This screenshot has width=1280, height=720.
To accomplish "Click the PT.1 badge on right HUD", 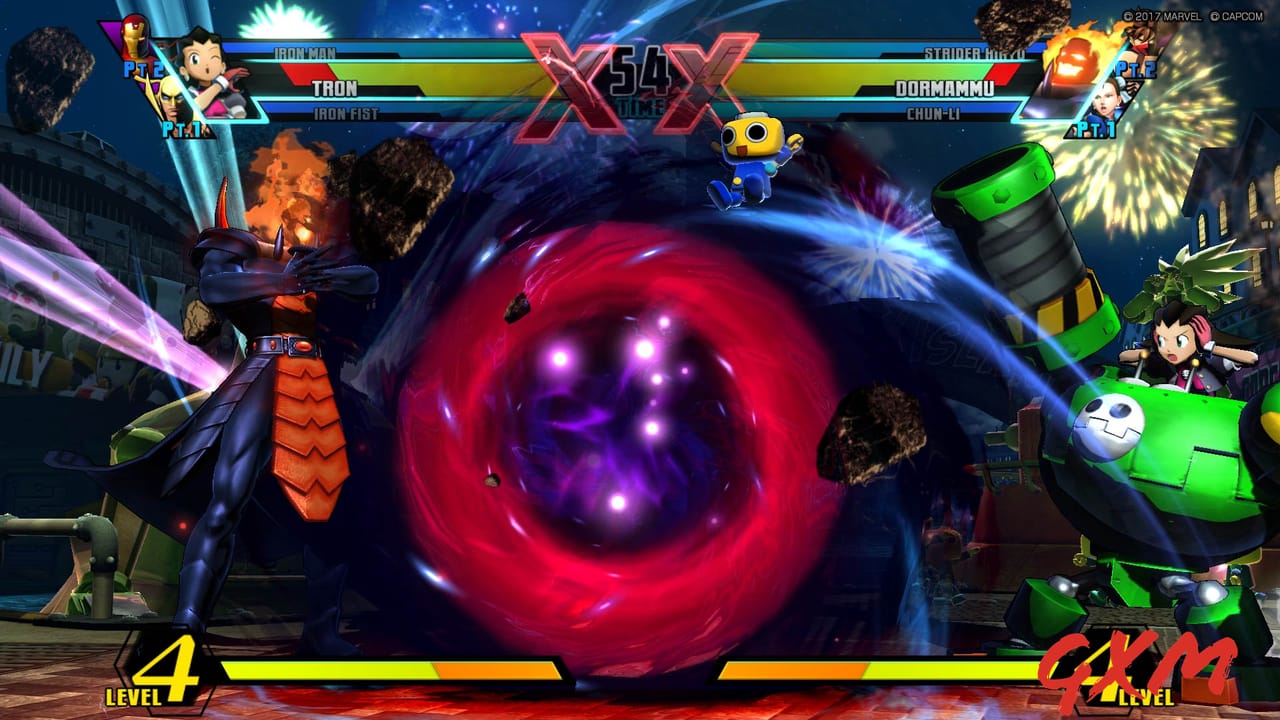I will click(x=1095, y=127).
